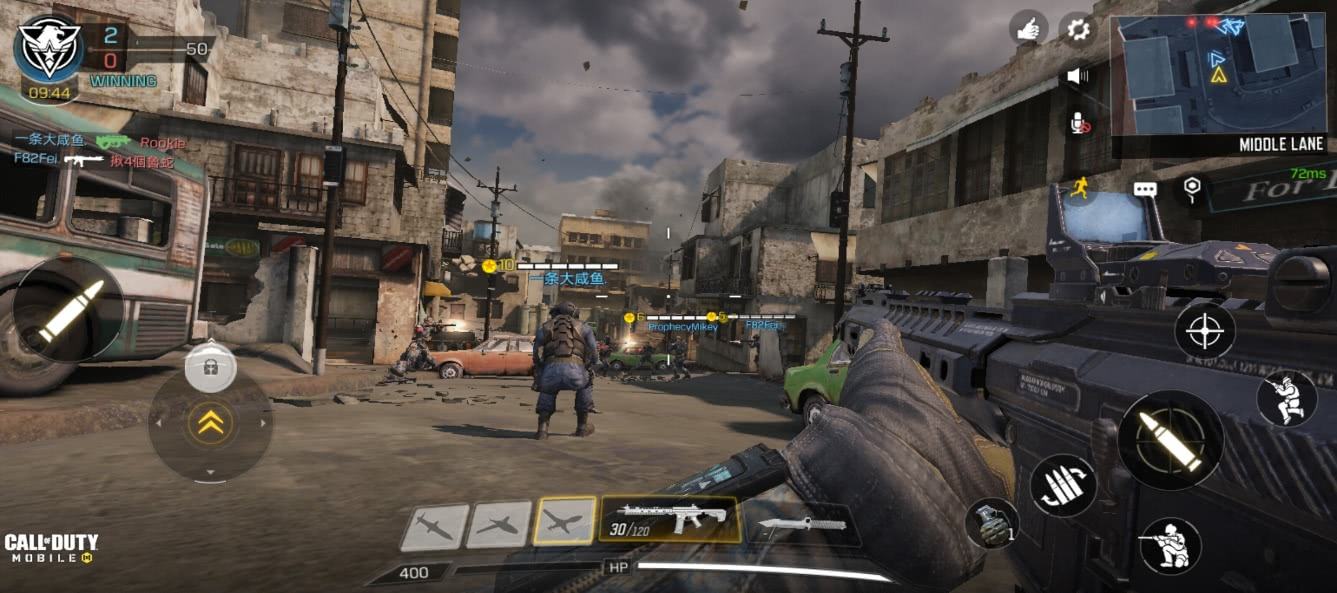Activate the yellow-highlighted scorestreak slot
The height and width of the screenshot is (593, 1337).
[x=564, y=522]
